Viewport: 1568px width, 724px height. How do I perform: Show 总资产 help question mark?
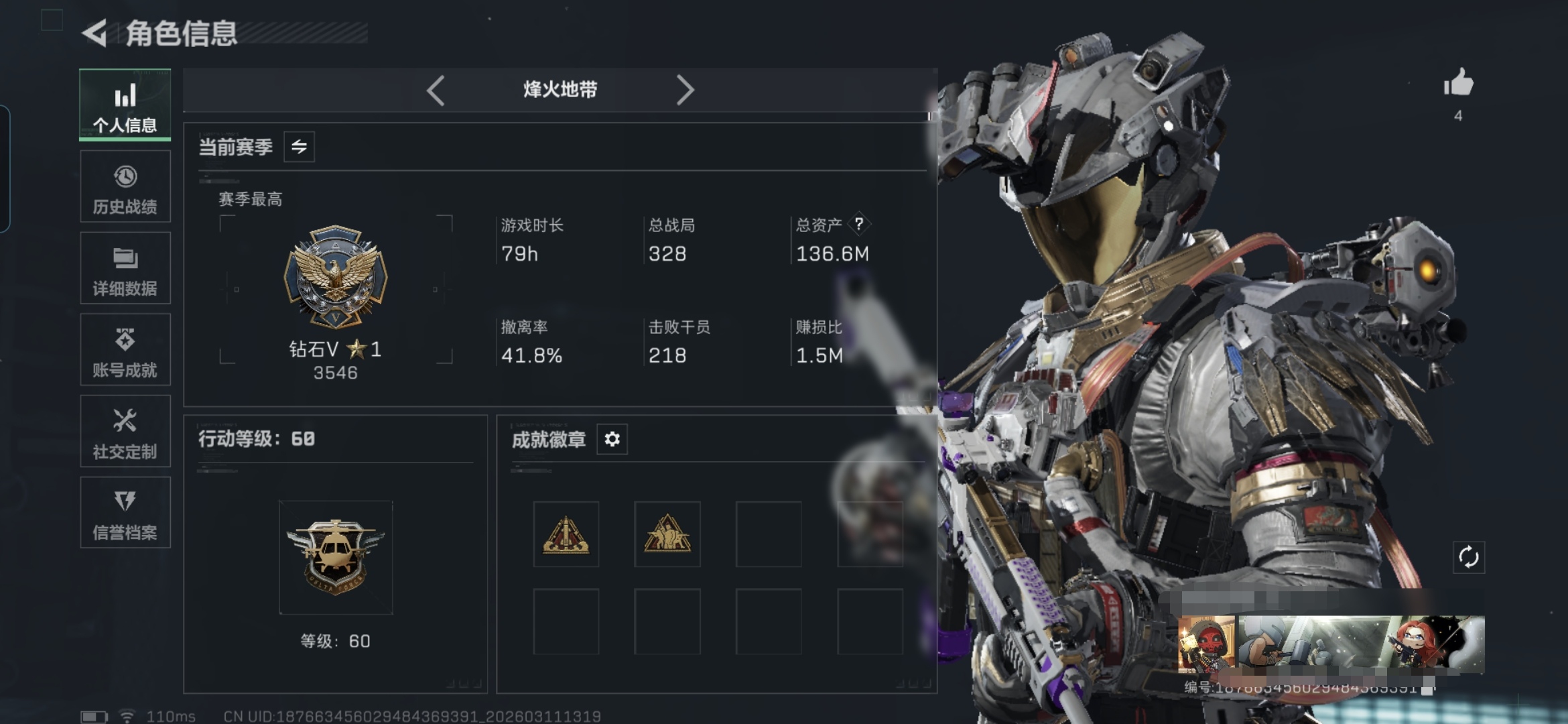[858, 224]
